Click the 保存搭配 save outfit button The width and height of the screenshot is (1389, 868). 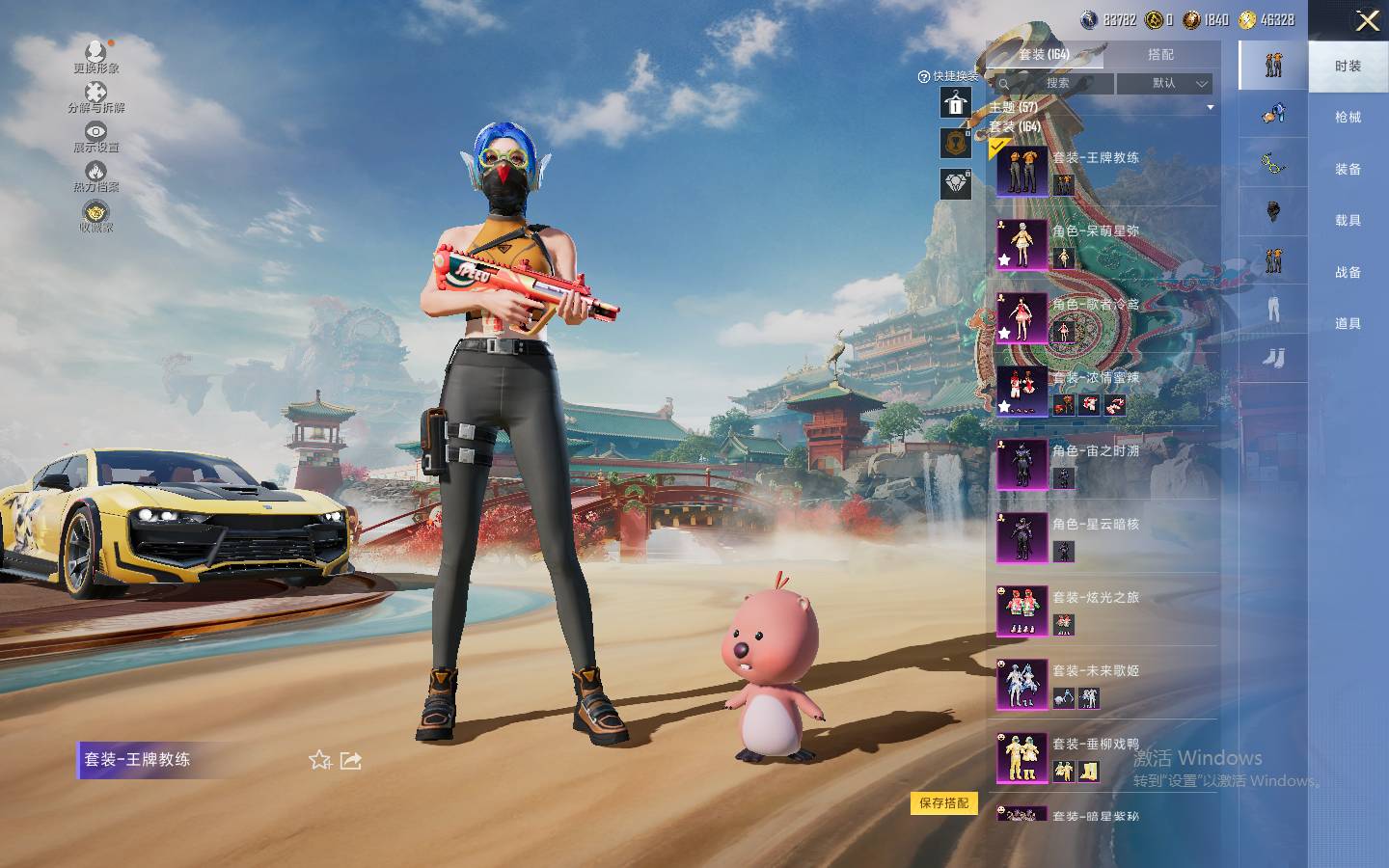pyautogui.click(x=943, y=803)
